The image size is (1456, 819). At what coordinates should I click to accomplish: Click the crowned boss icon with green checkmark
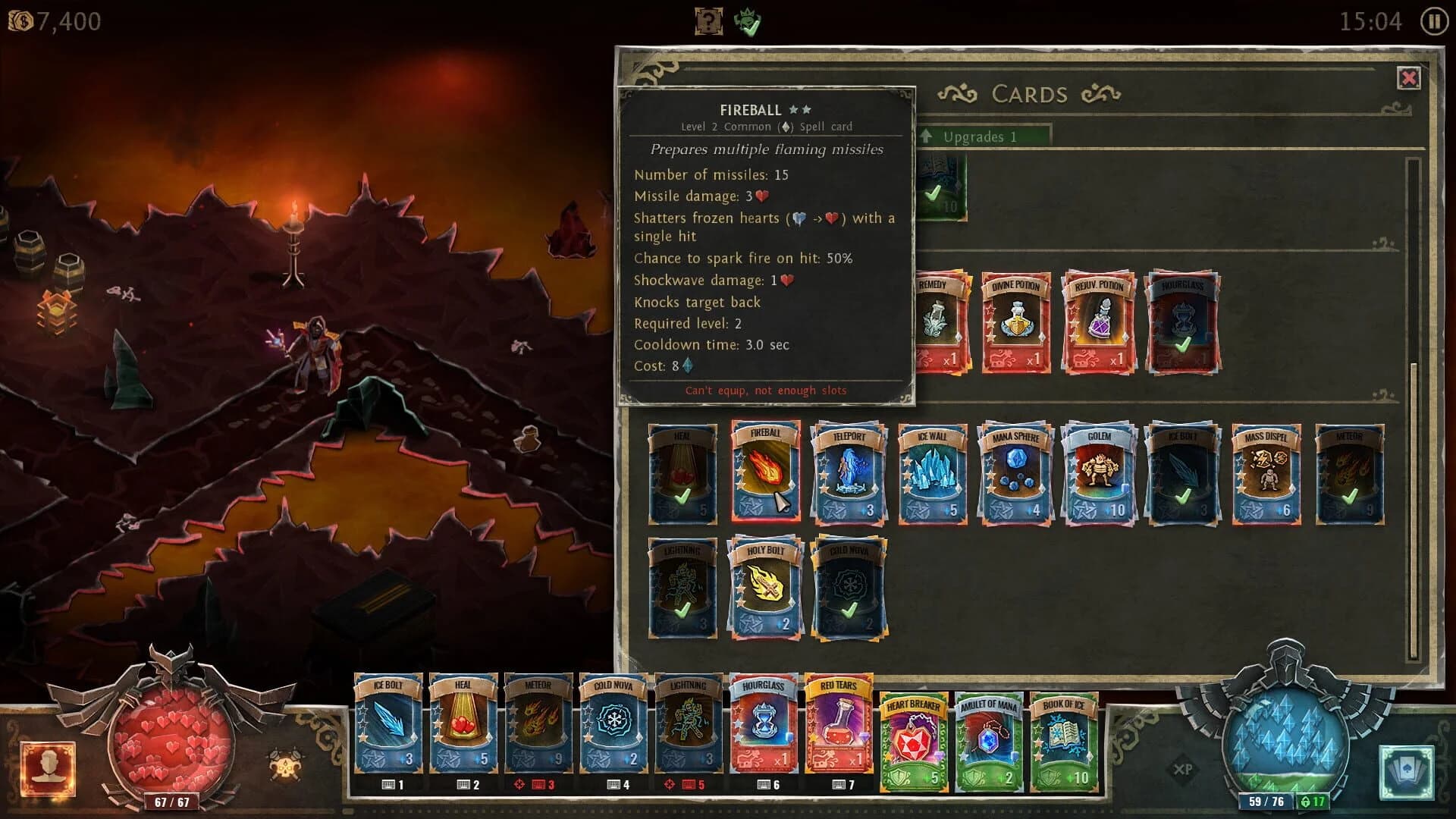[x=745, y=20]
